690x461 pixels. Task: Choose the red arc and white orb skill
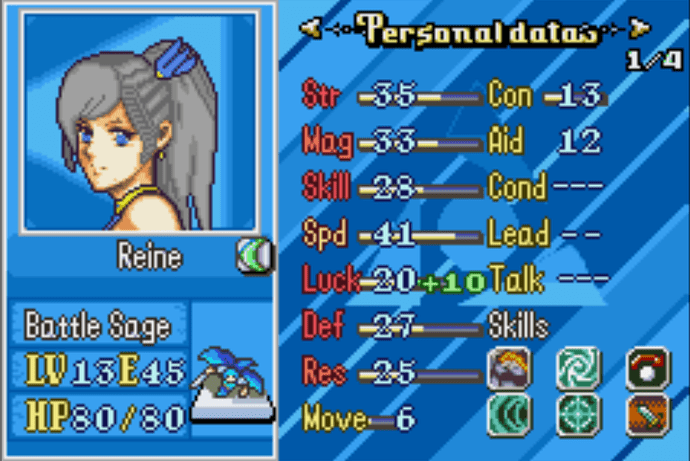pyautogui.click(x=646, y=367)
